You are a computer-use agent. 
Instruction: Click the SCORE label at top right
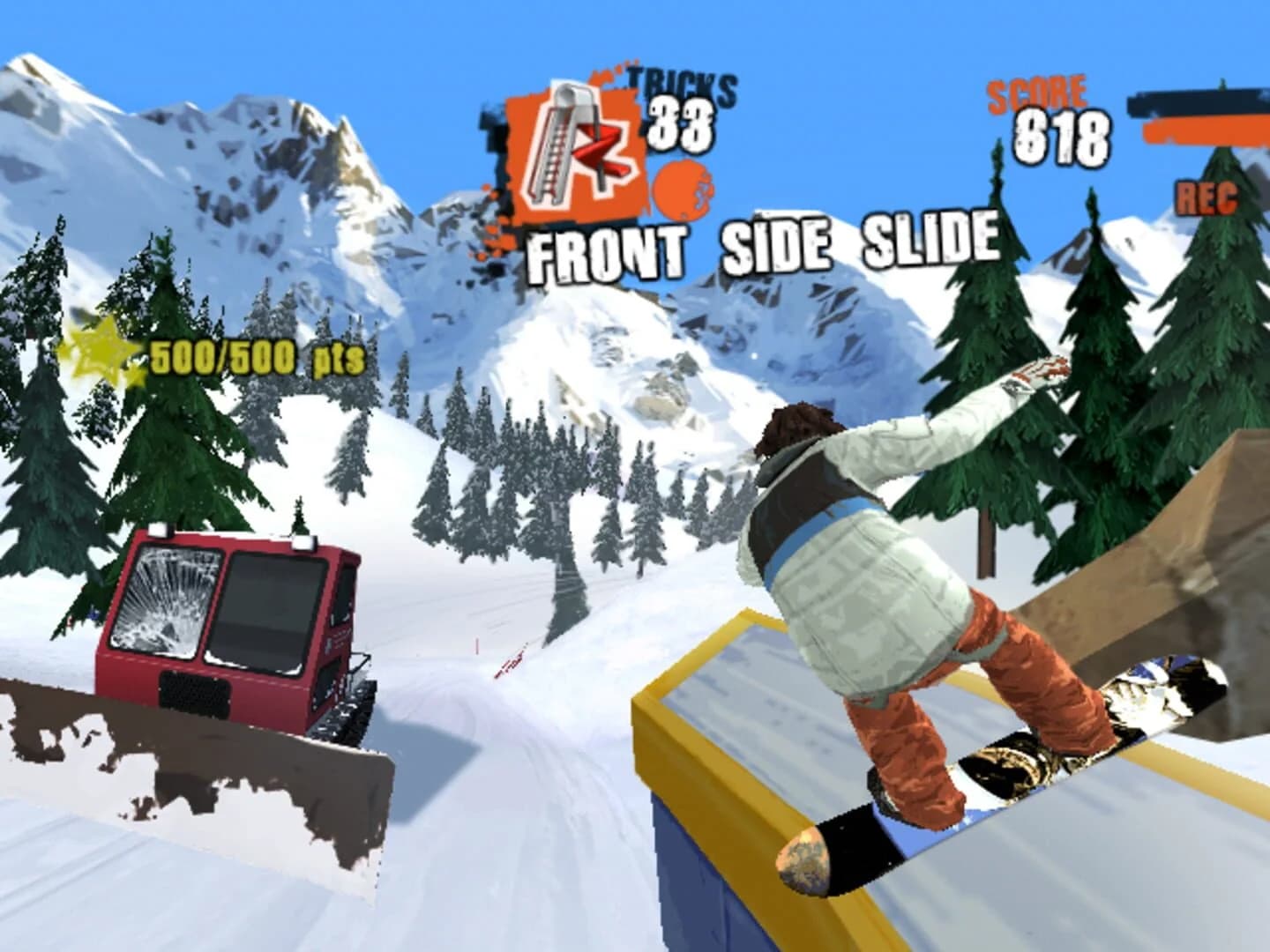1038,92
